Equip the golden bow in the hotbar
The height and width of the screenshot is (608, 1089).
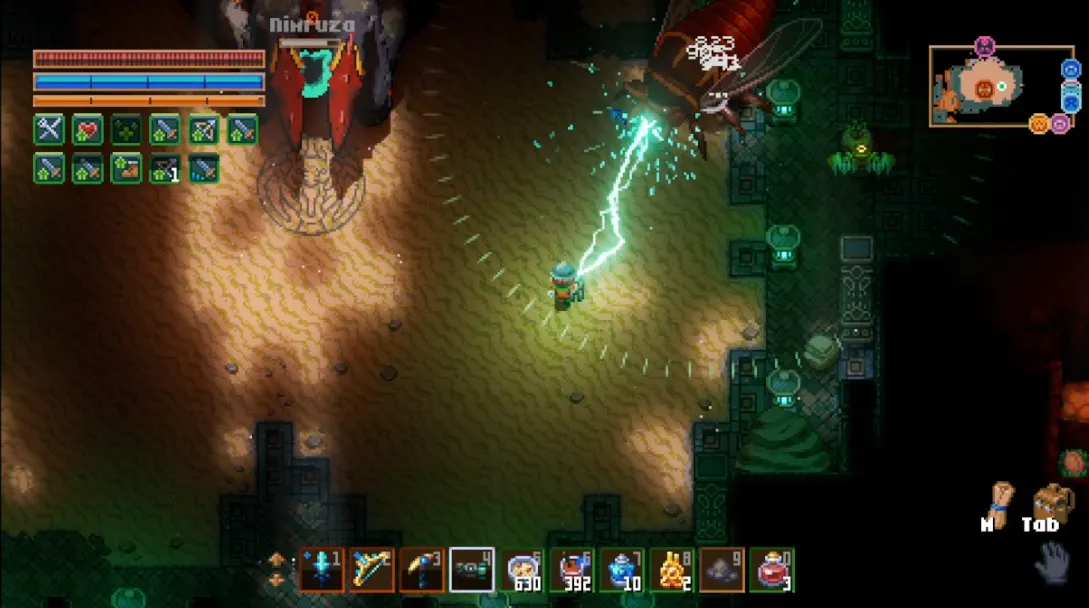coord(372,570)
